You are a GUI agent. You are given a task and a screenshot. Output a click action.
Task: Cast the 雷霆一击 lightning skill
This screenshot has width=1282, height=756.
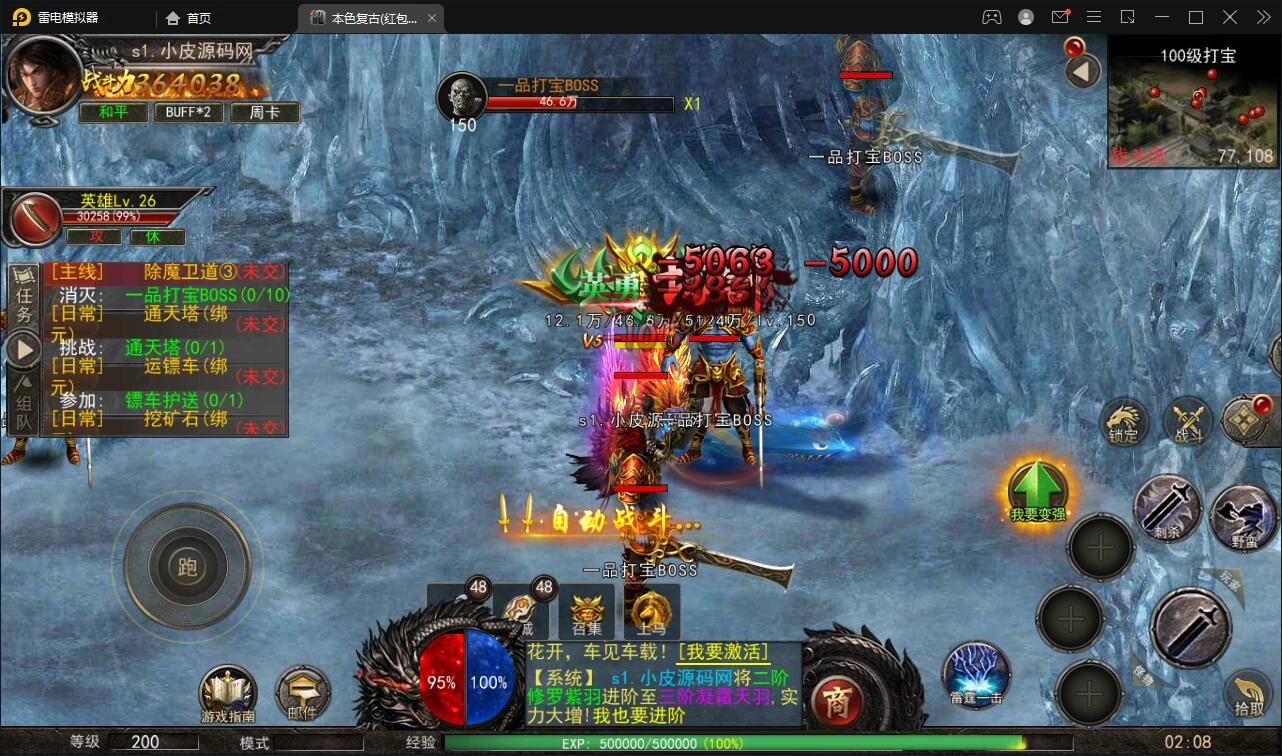[x=975, y=674]
